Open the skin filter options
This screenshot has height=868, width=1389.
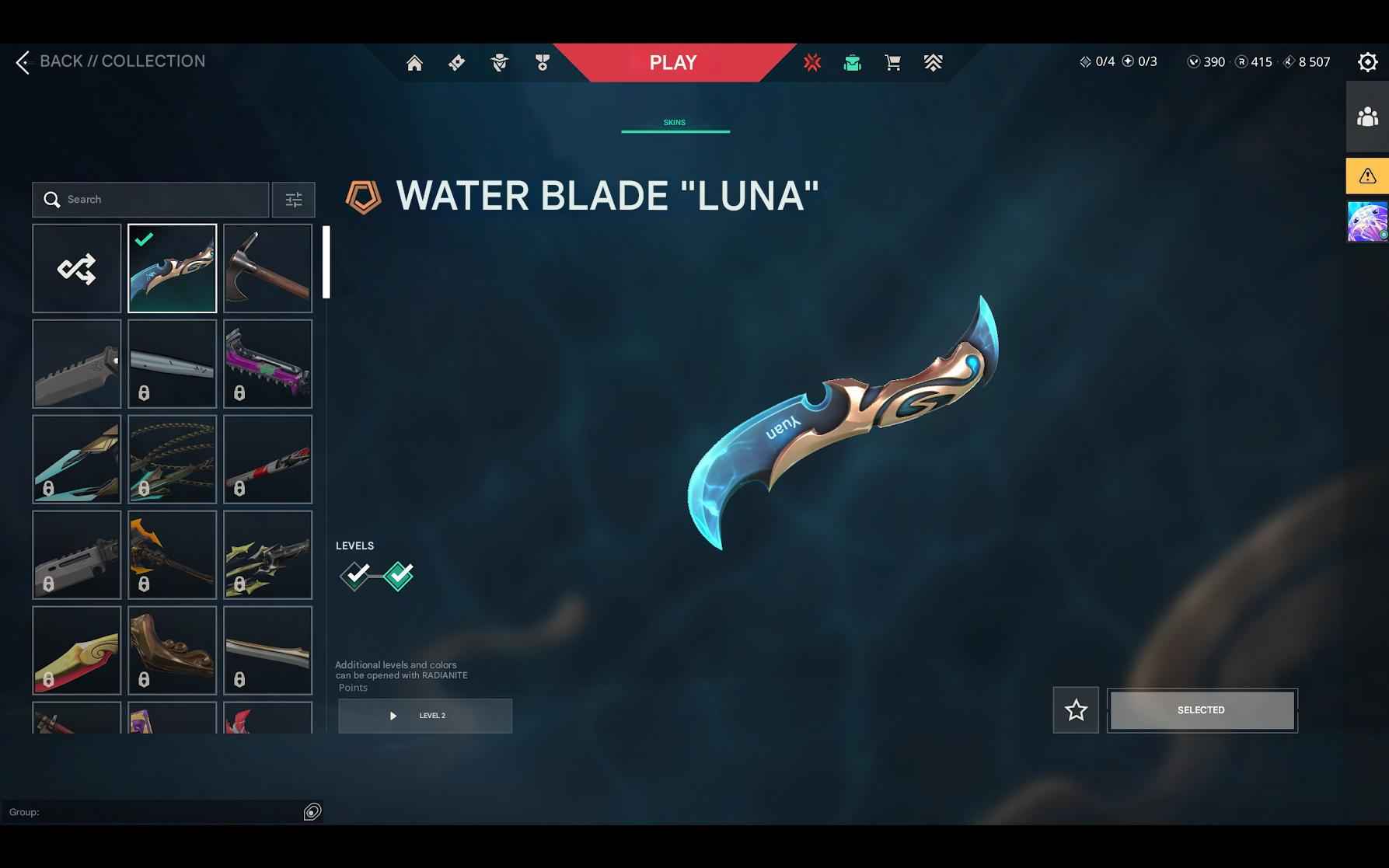(293, 200)
